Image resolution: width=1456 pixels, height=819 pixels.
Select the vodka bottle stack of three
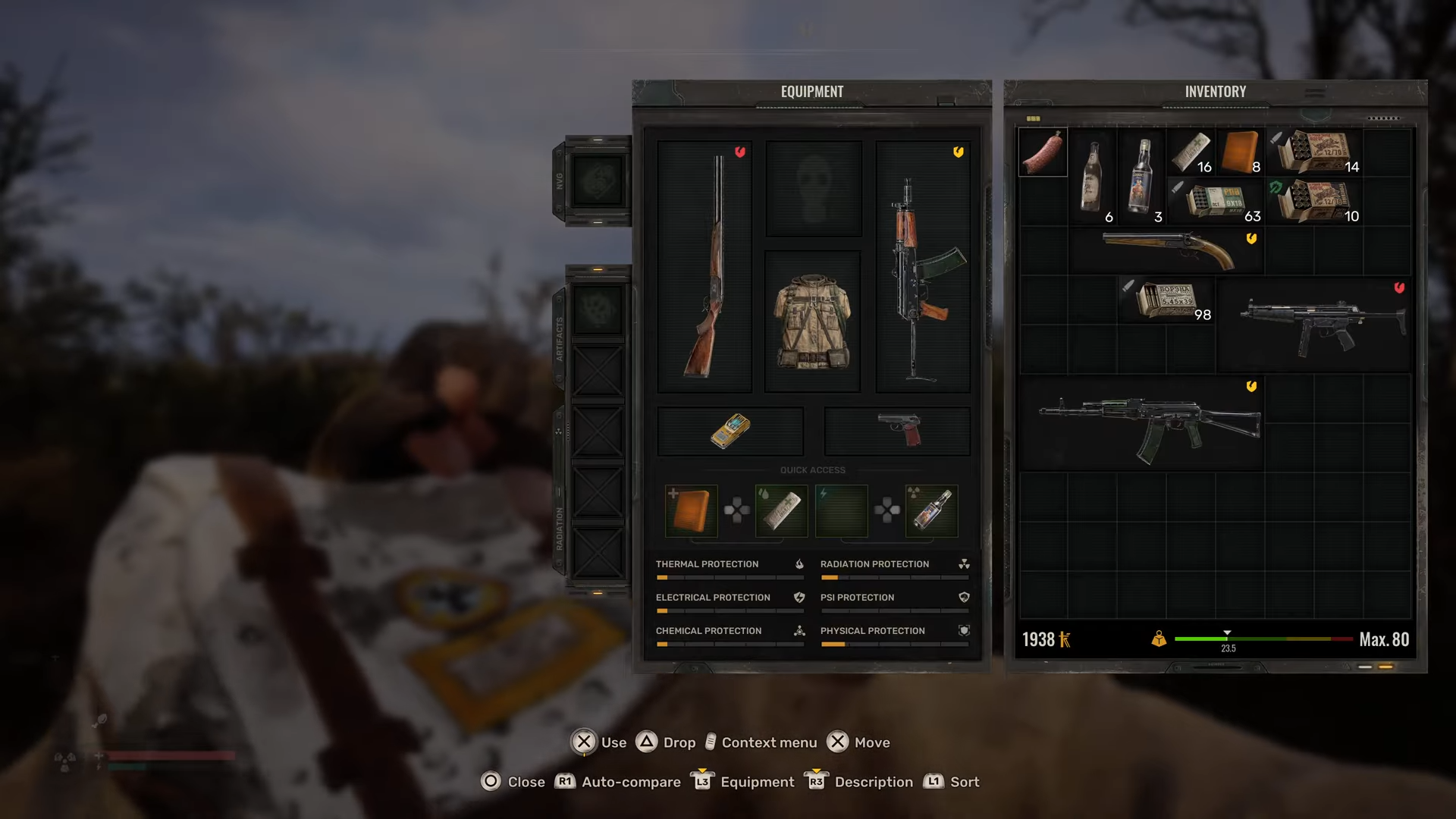click(x=1141, y=177)
